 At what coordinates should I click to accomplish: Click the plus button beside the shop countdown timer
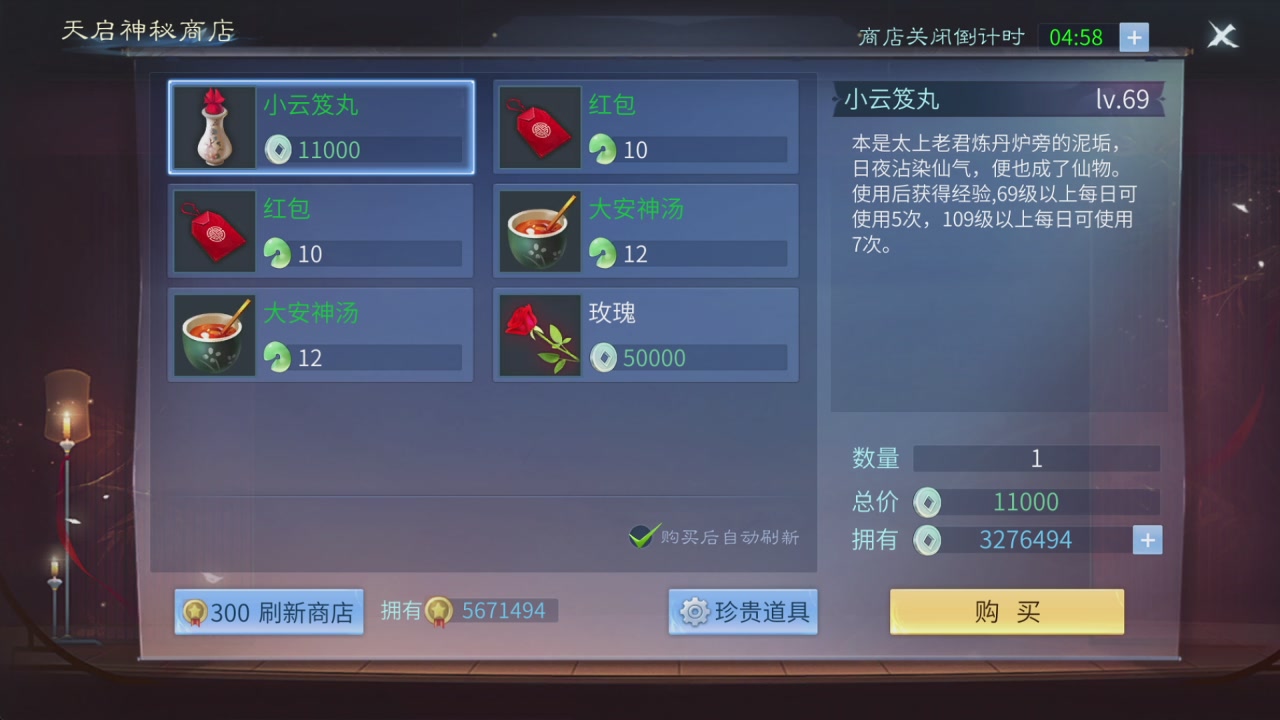1133,37
